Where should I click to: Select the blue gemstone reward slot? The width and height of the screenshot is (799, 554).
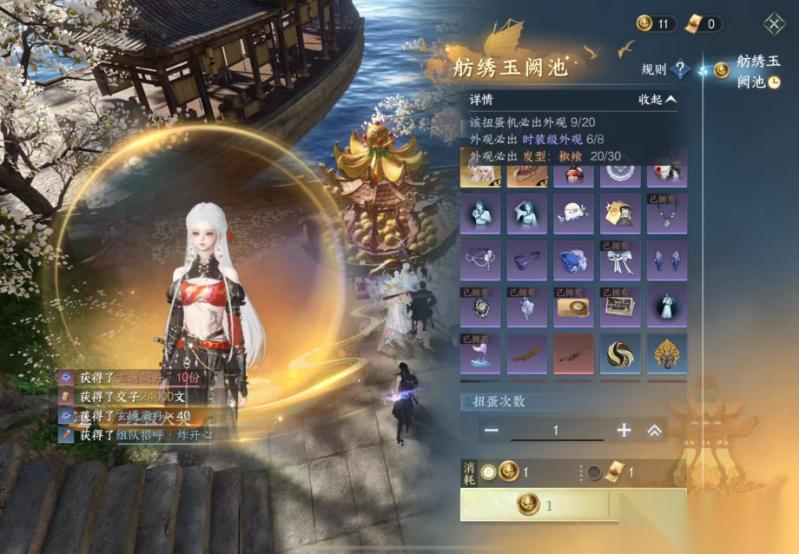click(x=573, y=261)
